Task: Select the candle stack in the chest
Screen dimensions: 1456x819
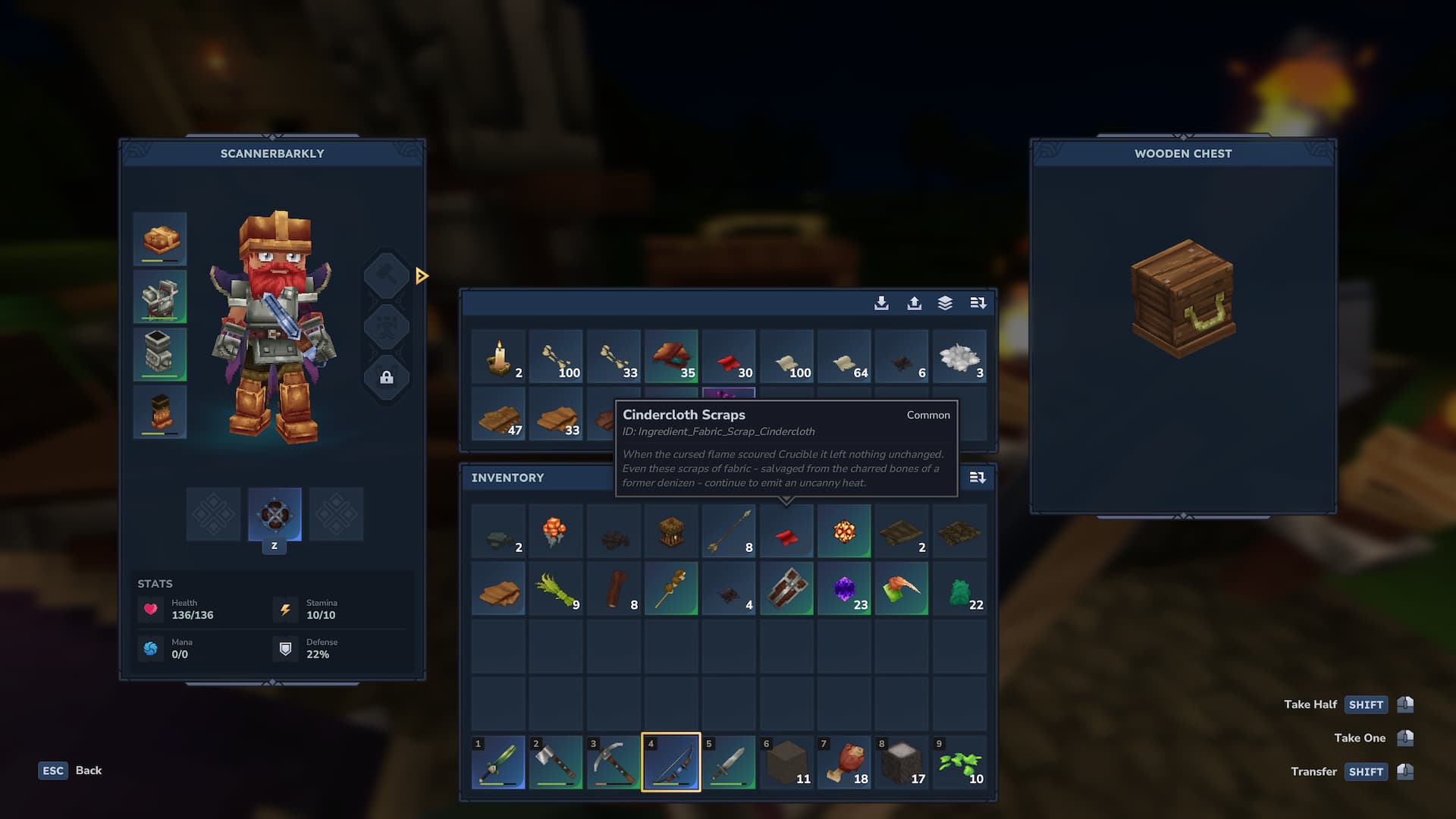Action: click(498, 356)
